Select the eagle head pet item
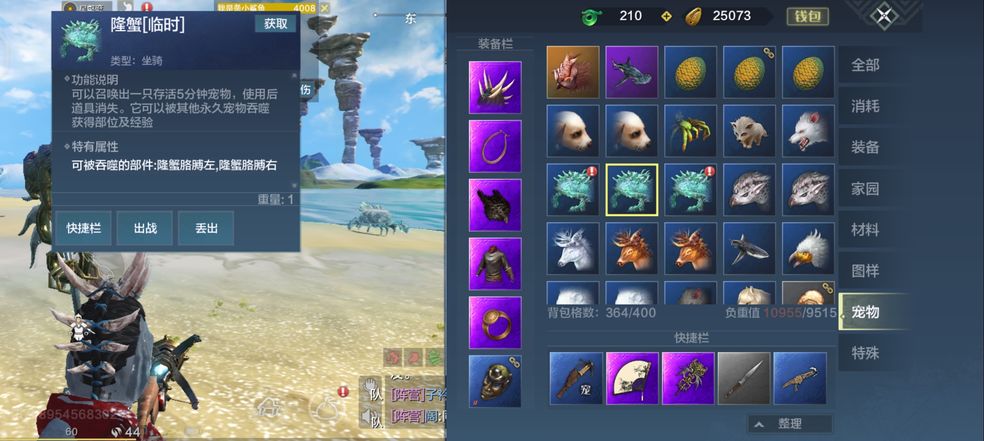Image resolution: width=984 pixels, height=441 pixels. click(808, 248)
